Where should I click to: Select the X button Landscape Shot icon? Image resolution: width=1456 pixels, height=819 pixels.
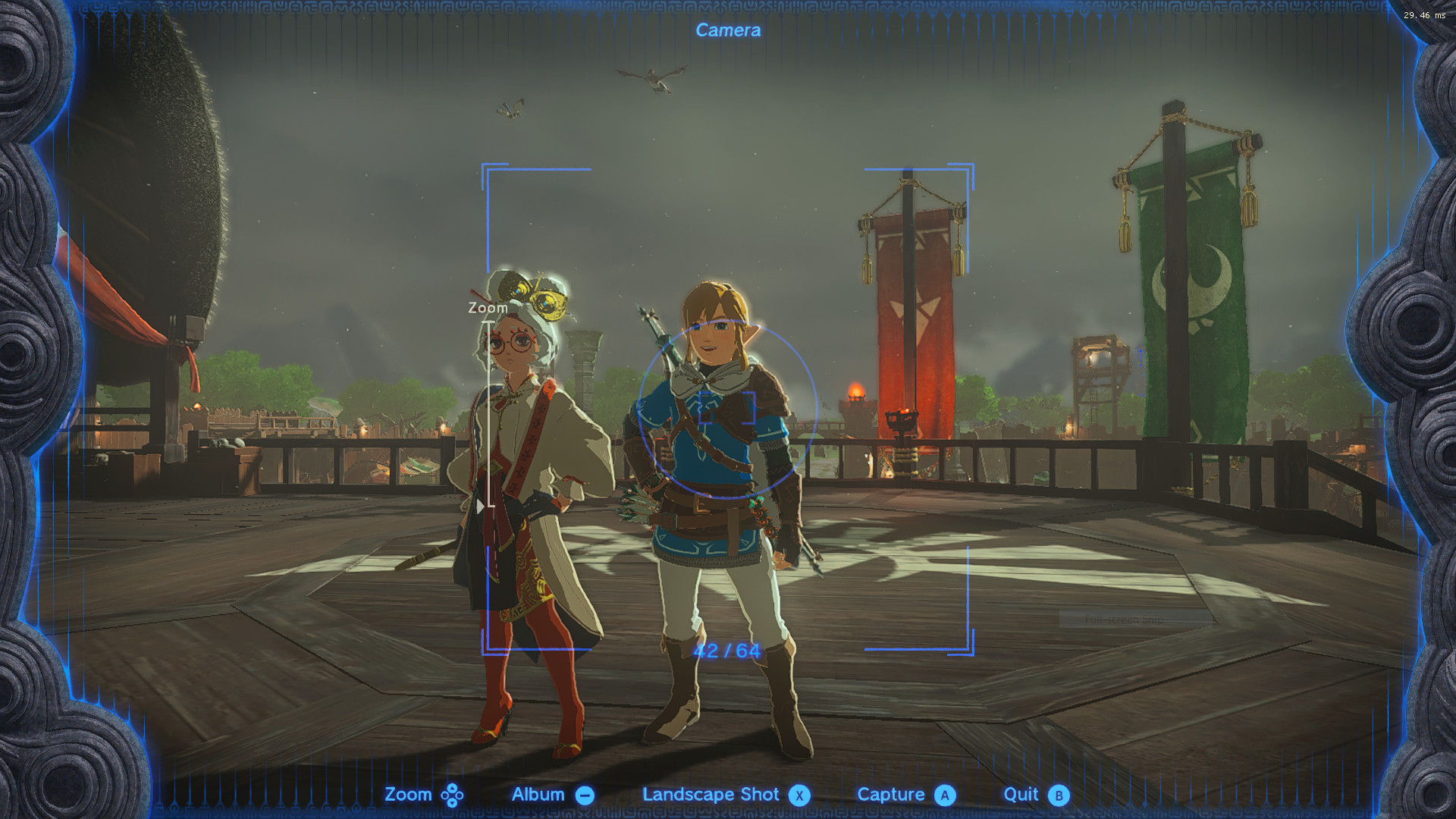[799, 795]
